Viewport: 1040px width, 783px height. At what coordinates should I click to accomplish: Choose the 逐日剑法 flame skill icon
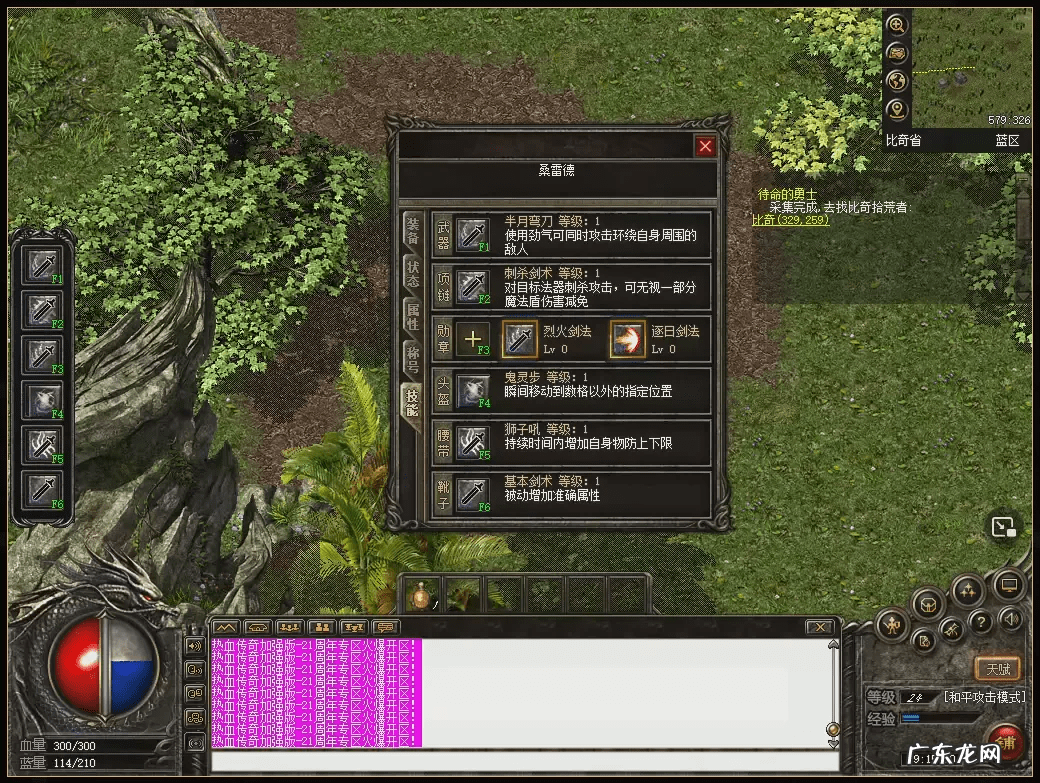(628, 339)
